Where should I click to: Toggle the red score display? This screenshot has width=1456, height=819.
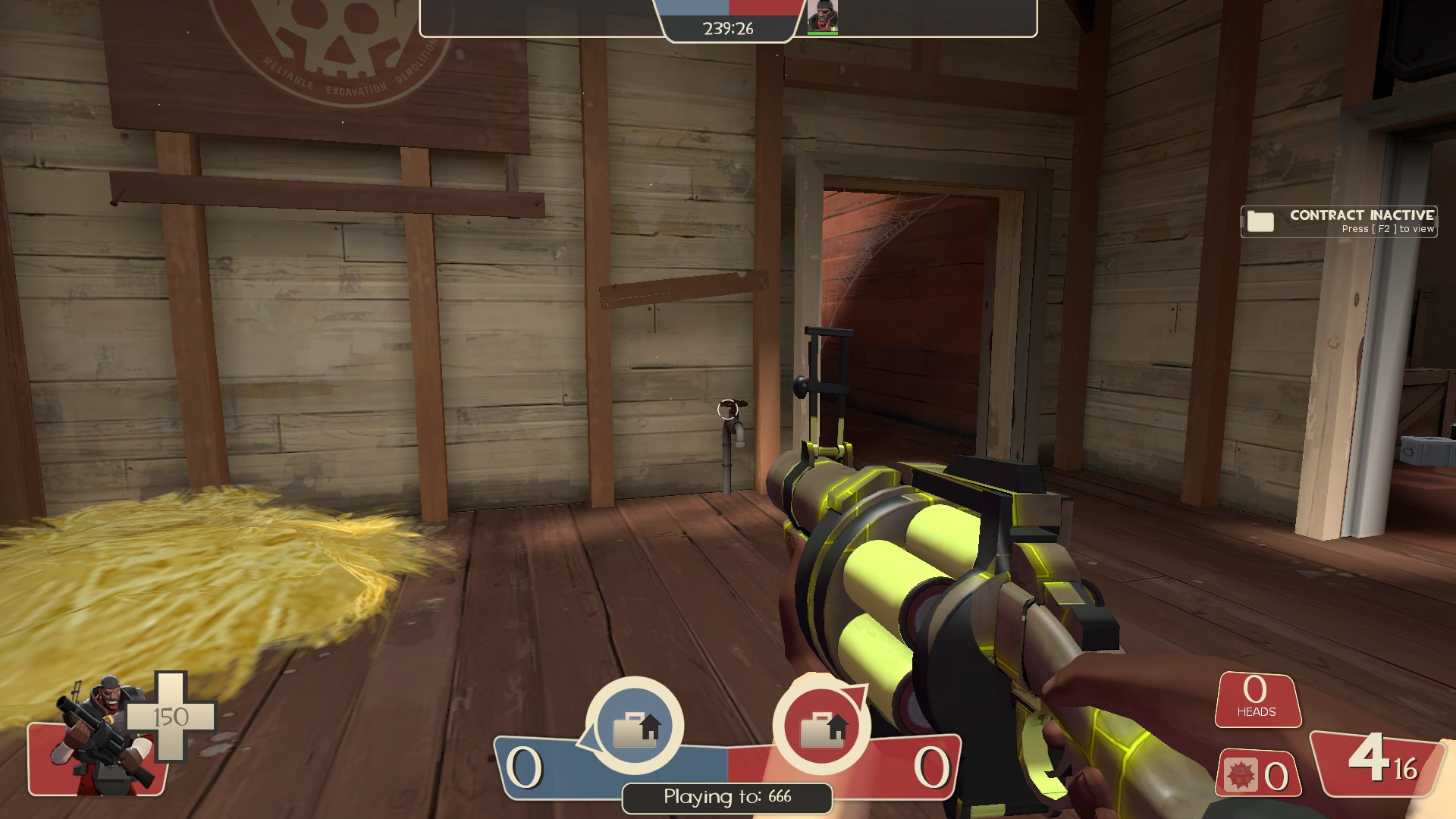(x=932, y=768)
